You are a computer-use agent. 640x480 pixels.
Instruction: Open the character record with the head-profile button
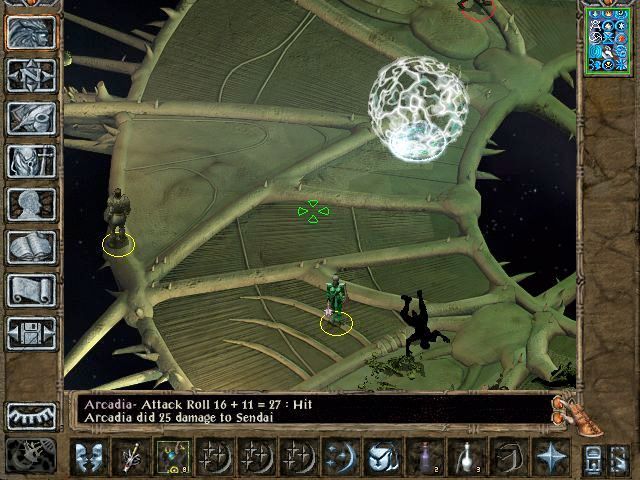pyautogui.click(x=31, y=204)
